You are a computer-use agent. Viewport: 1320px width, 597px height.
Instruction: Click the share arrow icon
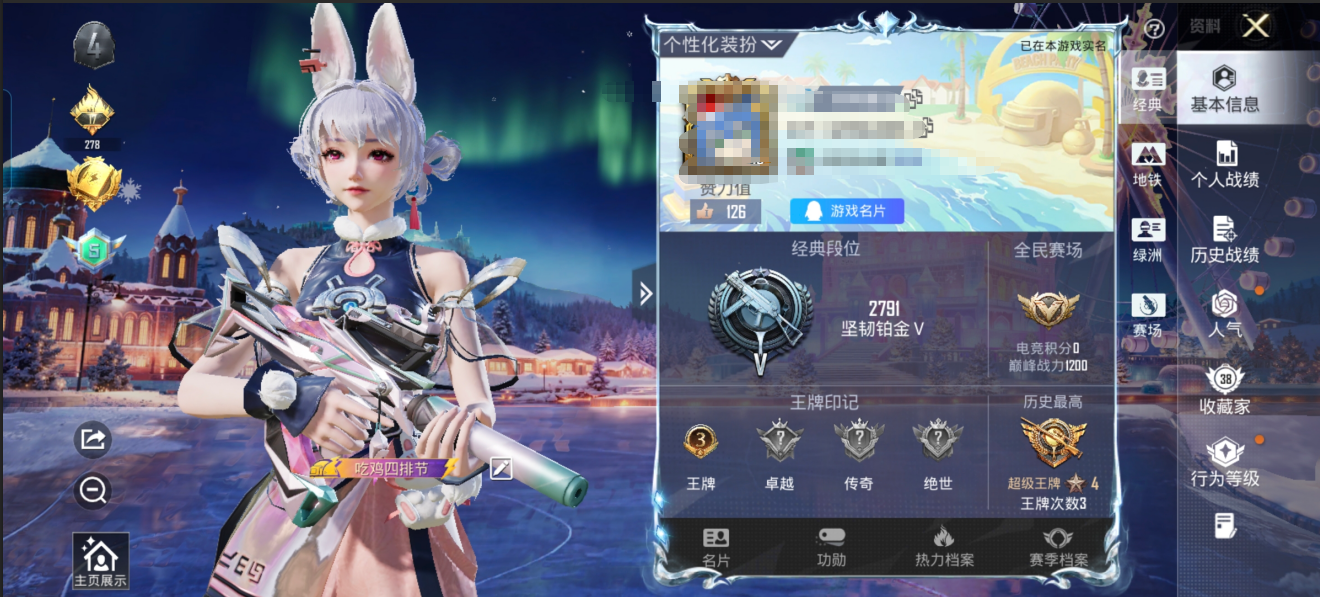click(x=92, y=439)
